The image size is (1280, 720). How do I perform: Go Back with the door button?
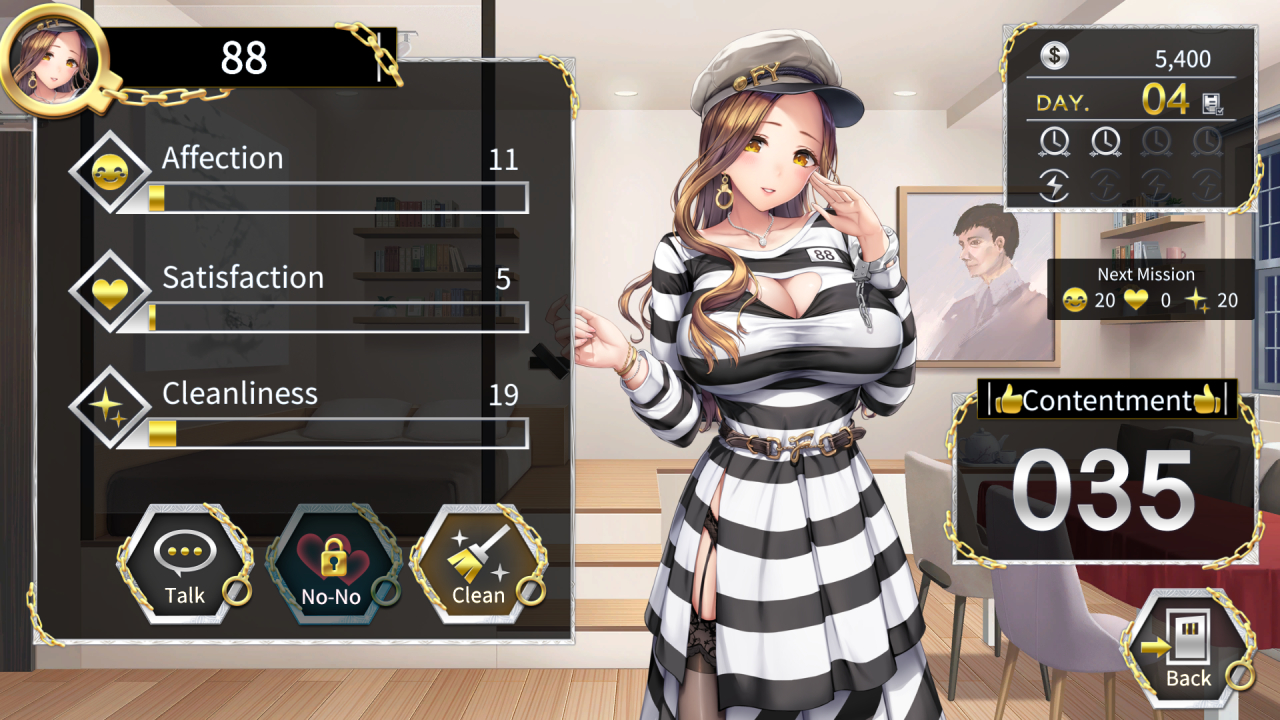click(x=1187, y=650)
